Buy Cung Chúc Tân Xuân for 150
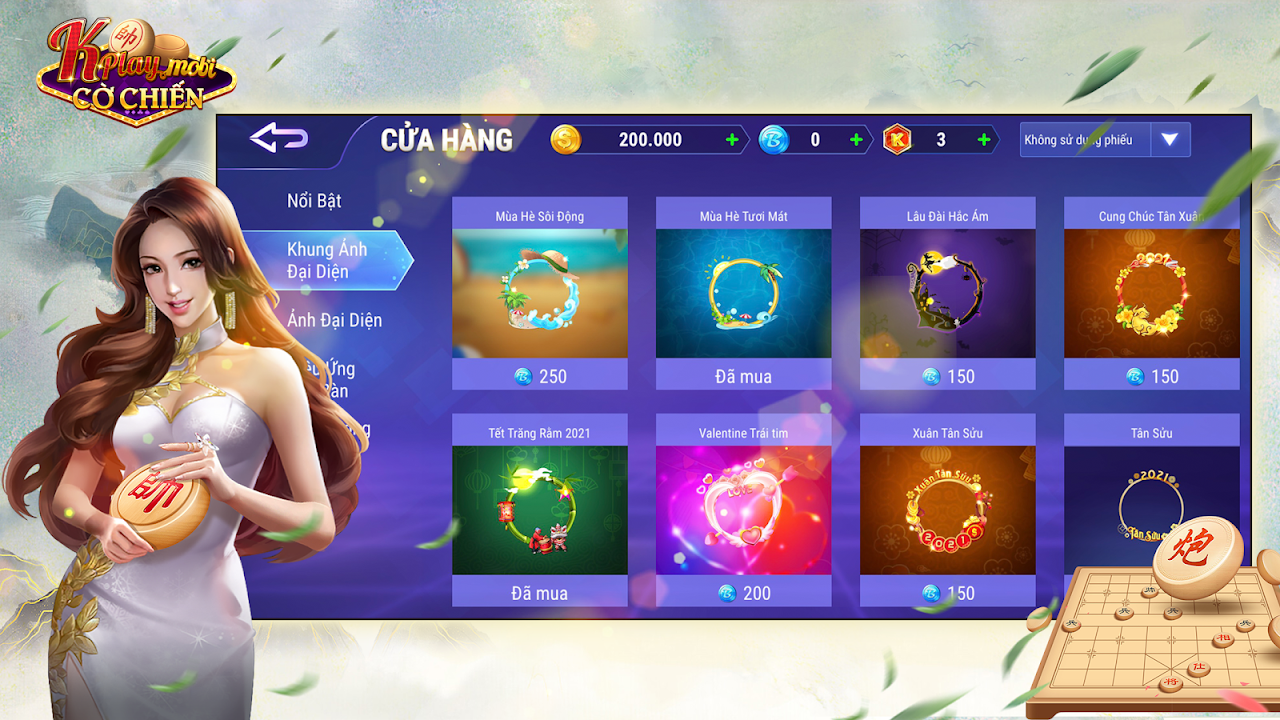 (x=1152, y=376)
